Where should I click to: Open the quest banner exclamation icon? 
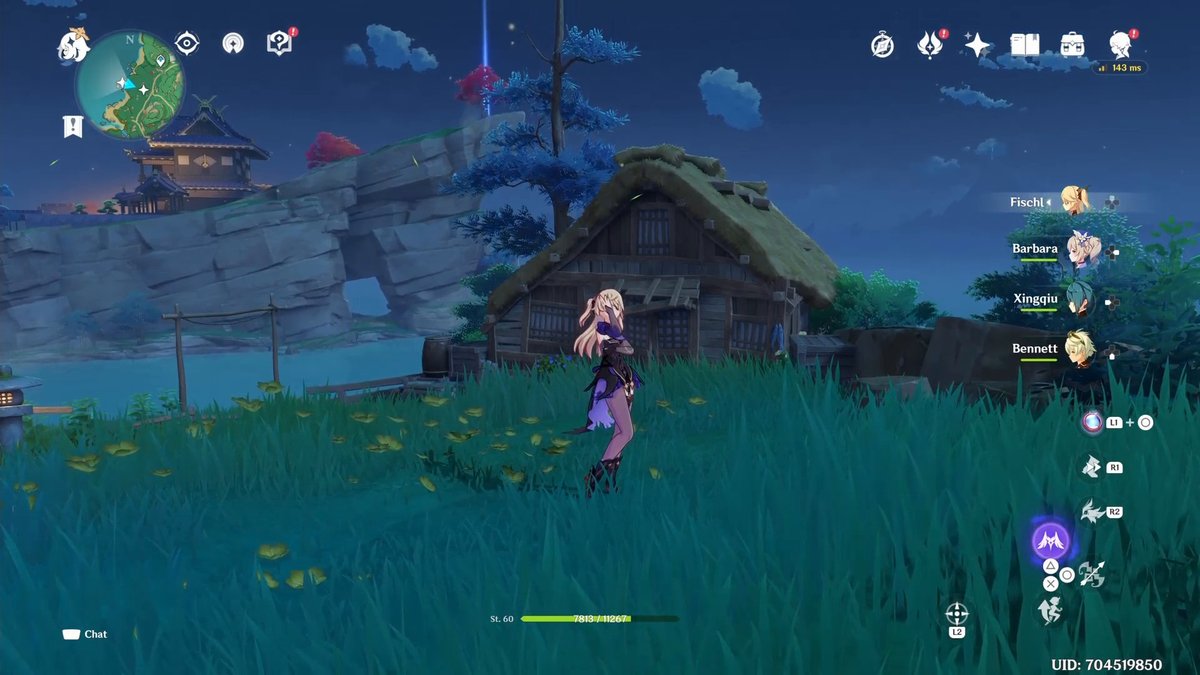pyautogui.click(x=72, y=126)
